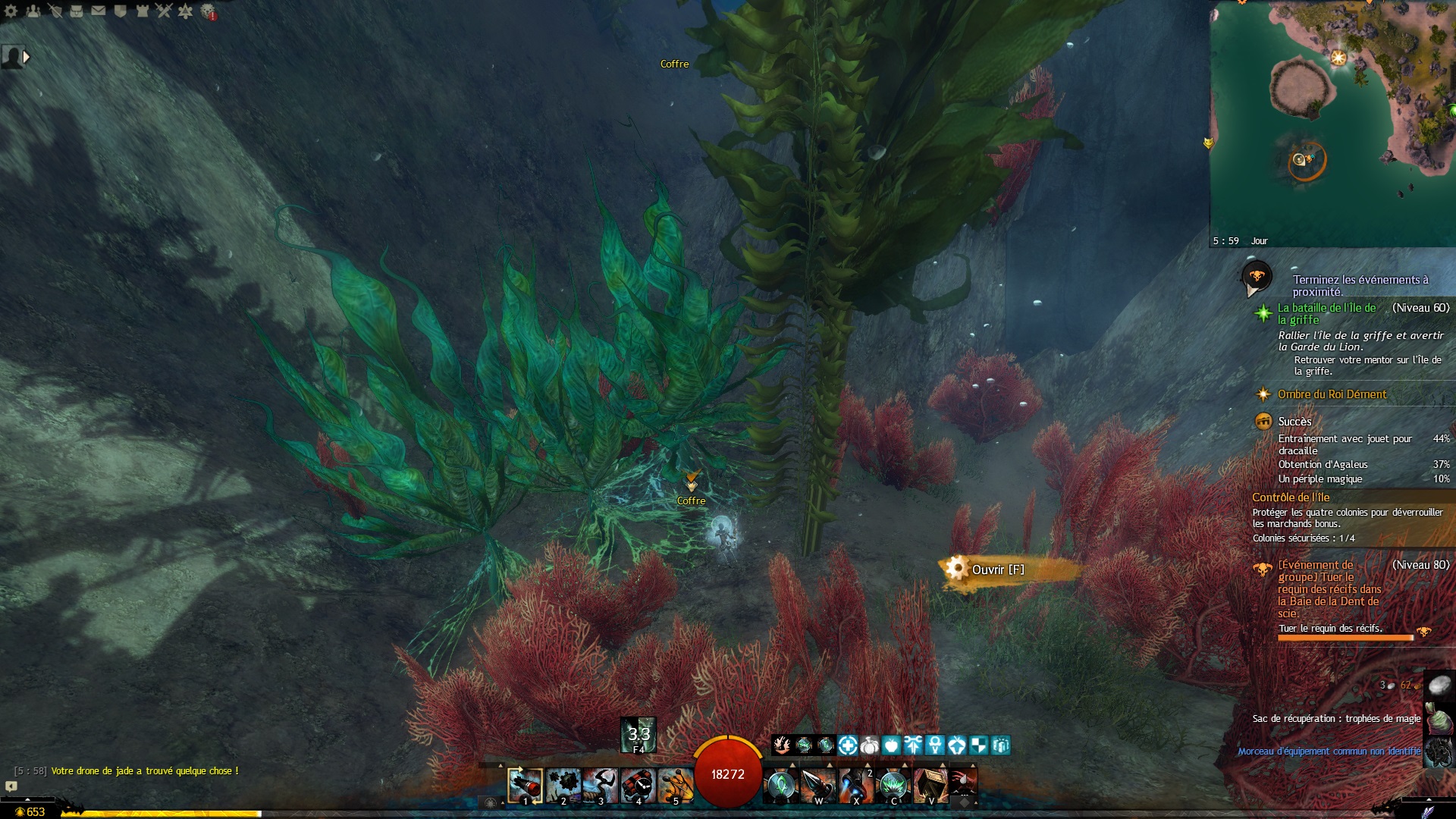The height and width of the screenshot is (819, 1456).
Task: Activate the green healing skill slot
Action: (x=781, y=785)
